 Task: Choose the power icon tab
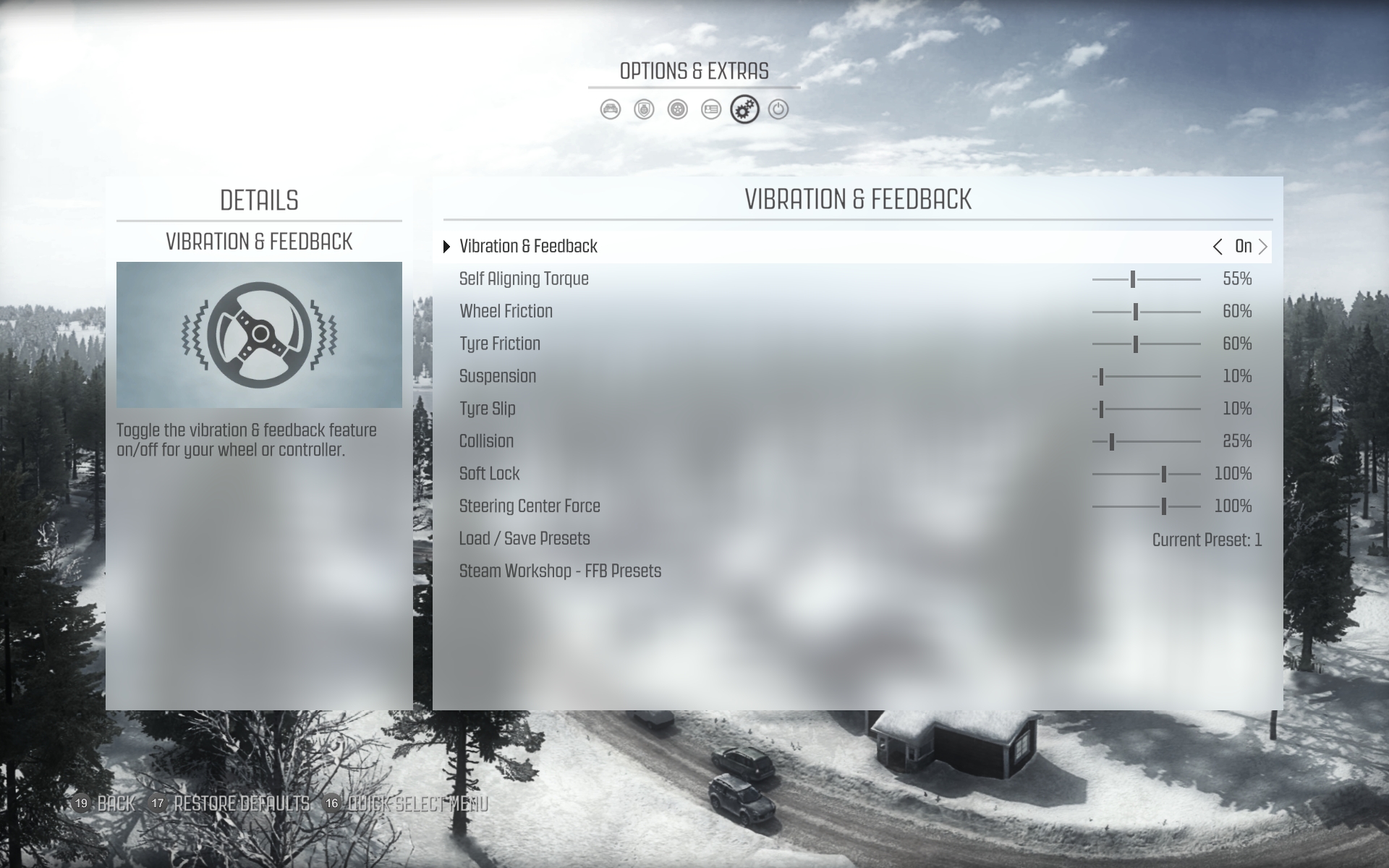(778, 110)
